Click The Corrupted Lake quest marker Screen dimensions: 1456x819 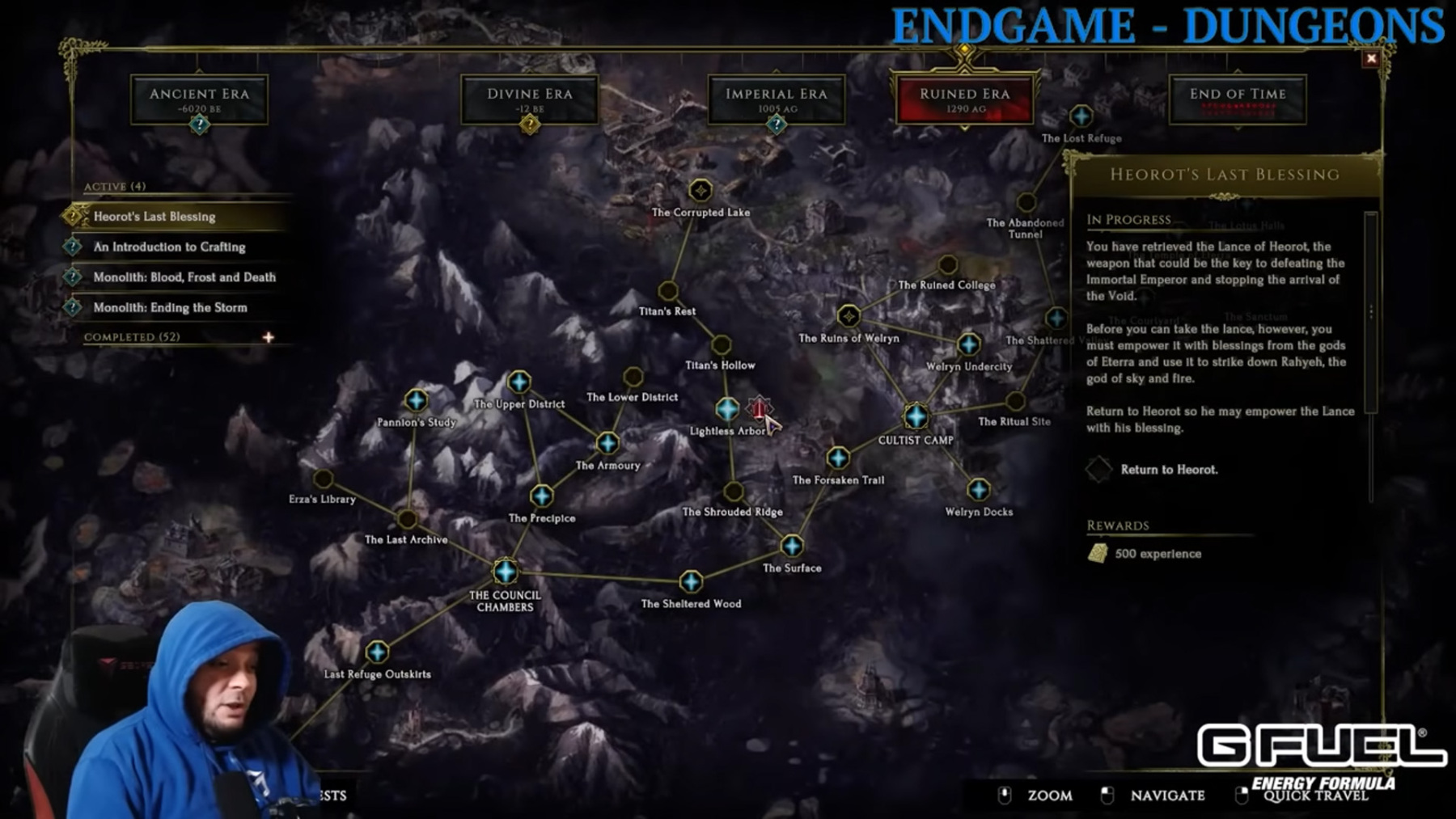(x=700, y=191)
